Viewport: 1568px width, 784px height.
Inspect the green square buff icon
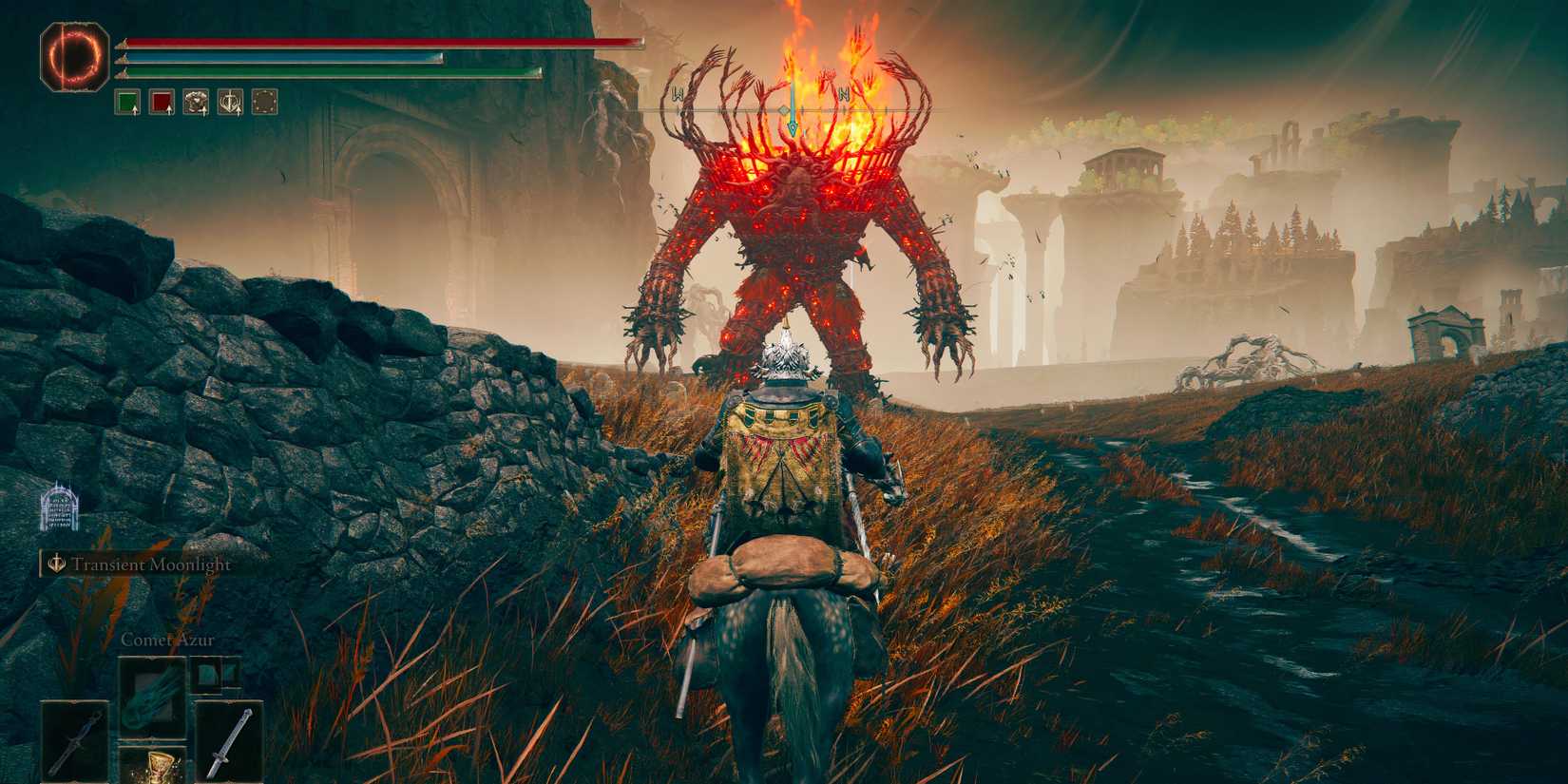click(x=128, y=102)
